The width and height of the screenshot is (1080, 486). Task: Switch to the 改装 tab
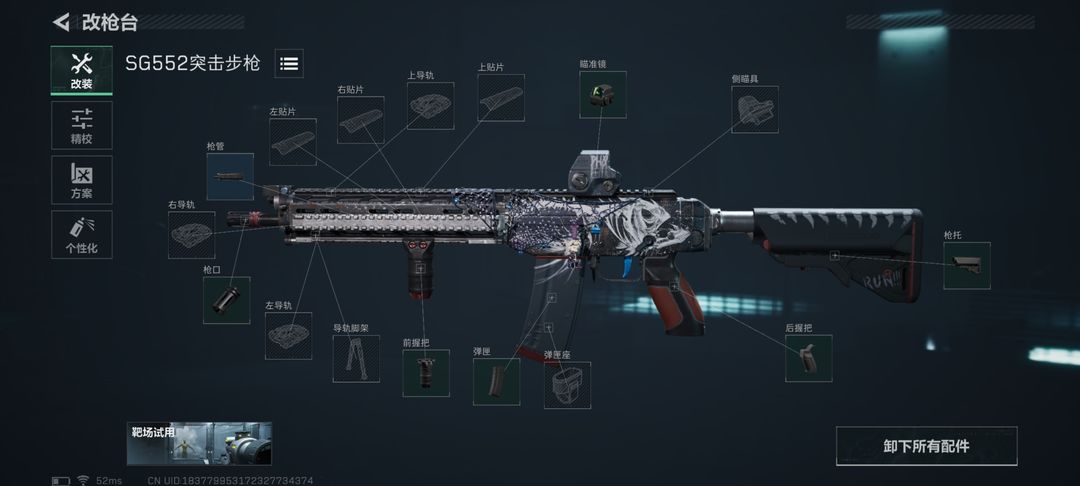coord(81,70)
